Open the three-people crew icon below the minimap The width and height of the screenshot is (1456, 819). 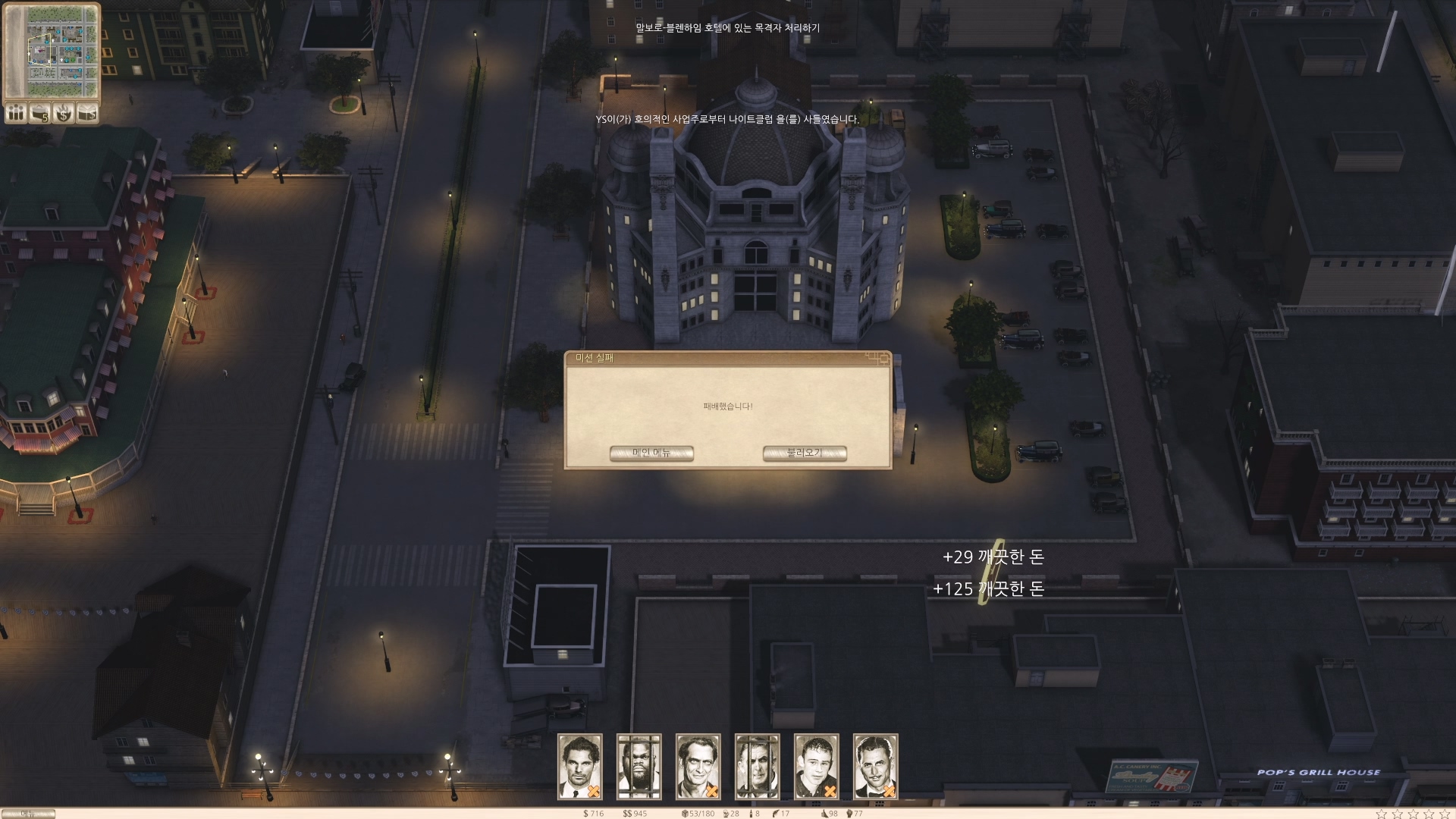click(x=15, y=114)
